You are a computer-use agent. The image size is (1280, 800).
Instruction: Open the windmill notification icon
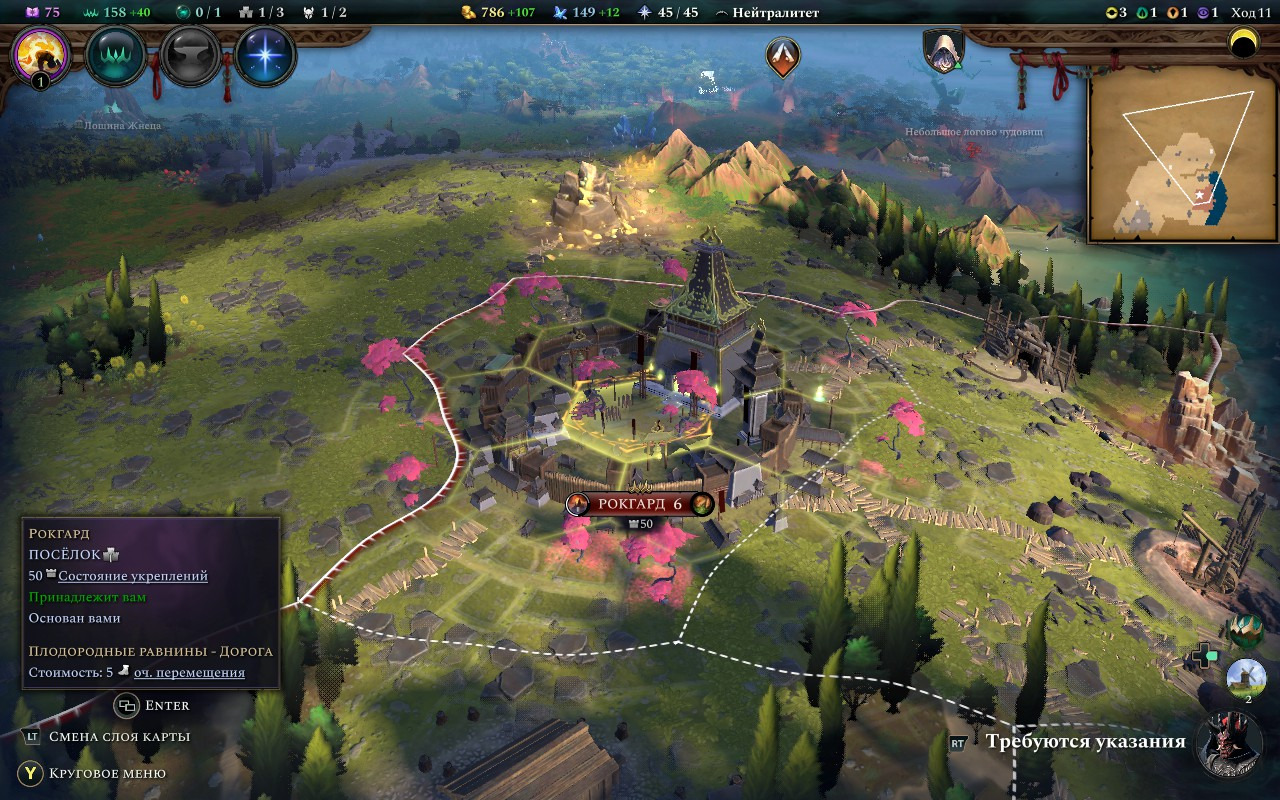pyautogui.click(x=1246, y=677)
